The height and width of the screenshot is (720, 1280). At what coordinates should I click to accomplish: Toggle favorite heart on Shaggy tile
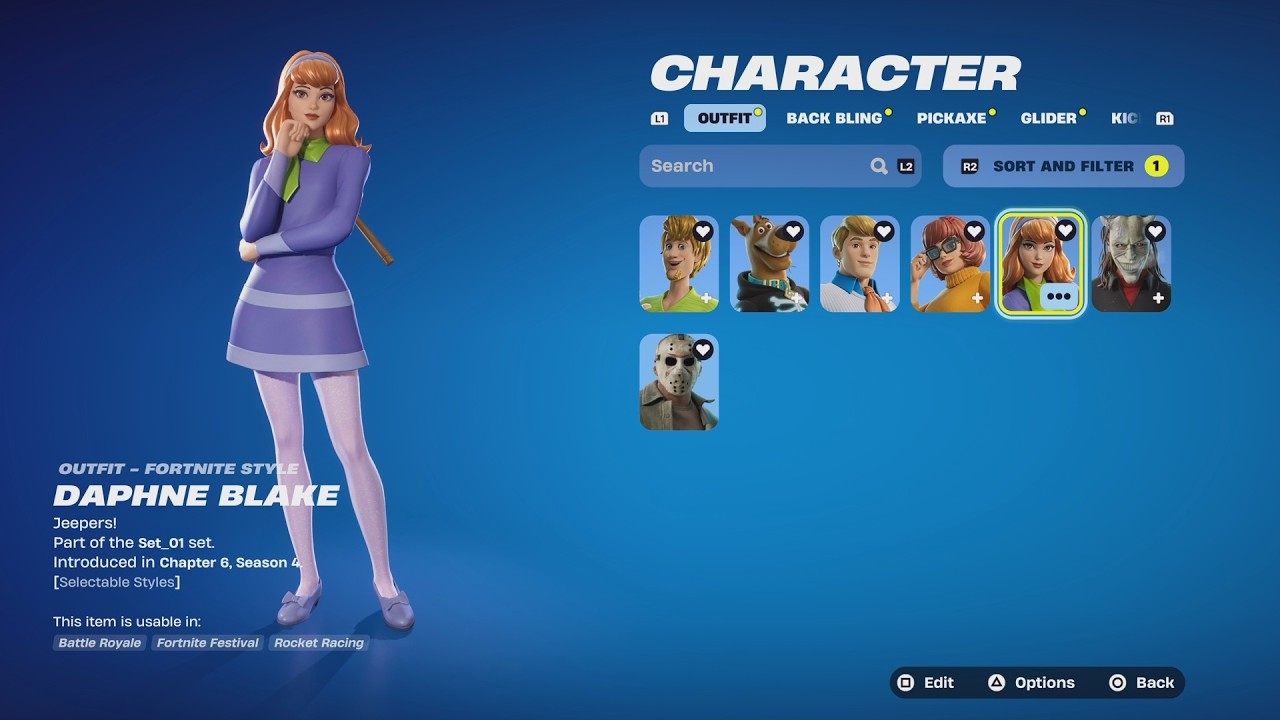[703, 232]
